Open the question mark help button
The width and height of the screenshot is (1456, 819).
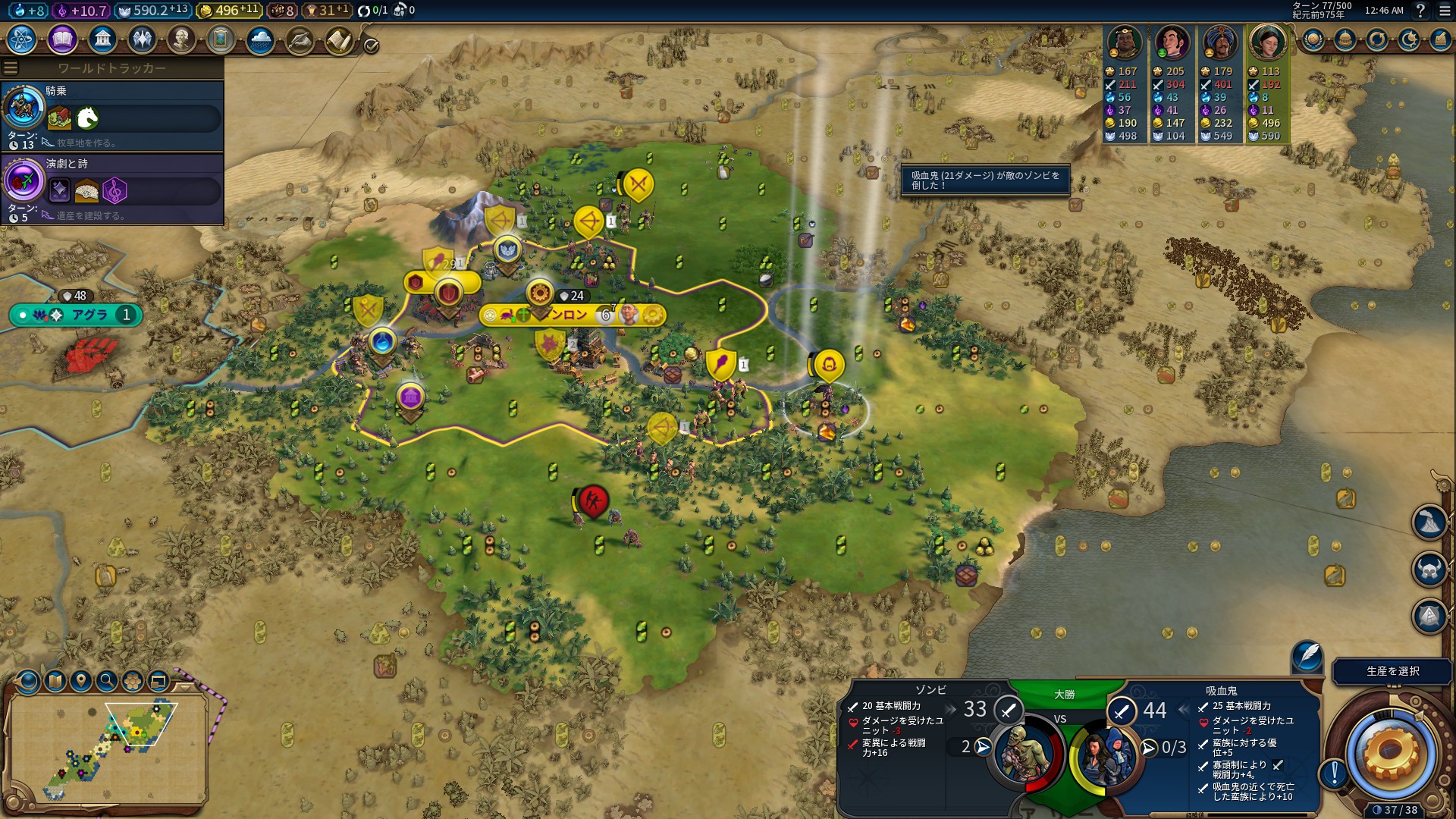[x=1420, y=11]
